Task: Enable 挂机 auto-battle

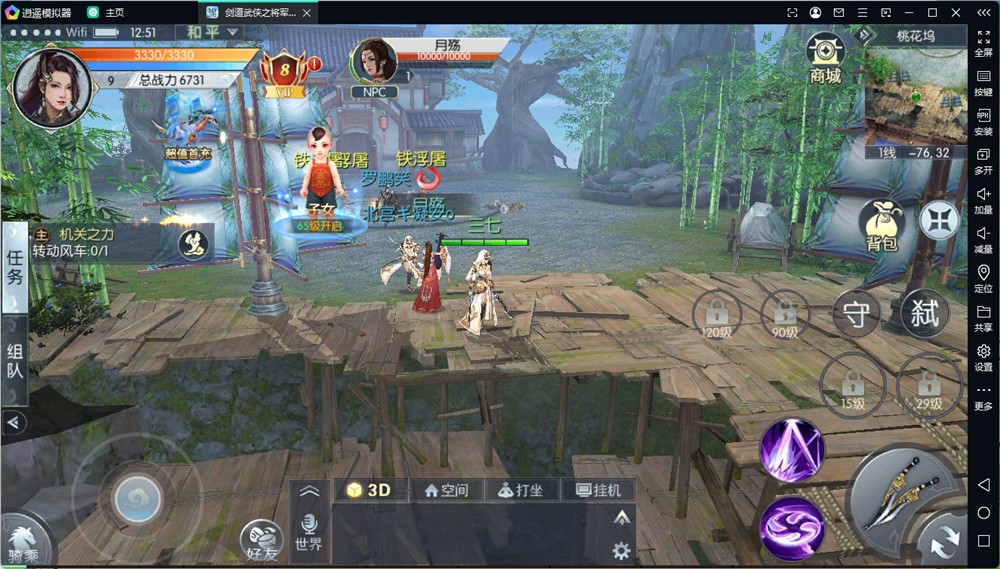Action: [598, 490]
